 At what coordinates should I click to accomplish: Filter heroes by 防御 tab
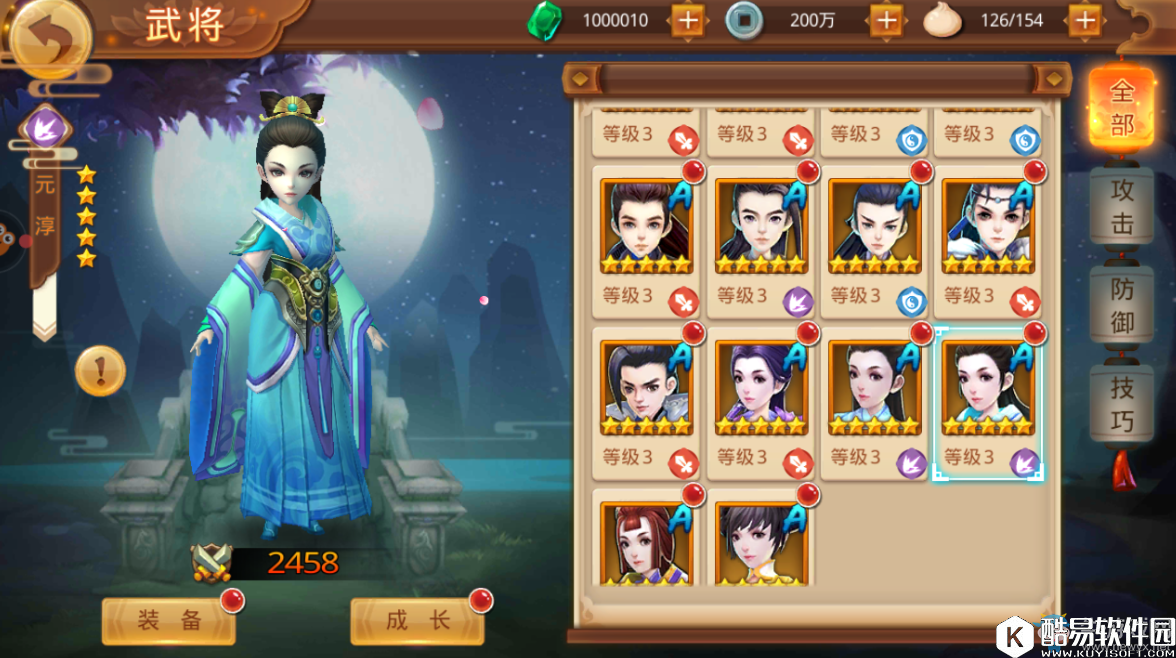click(x=1121, y=305)
